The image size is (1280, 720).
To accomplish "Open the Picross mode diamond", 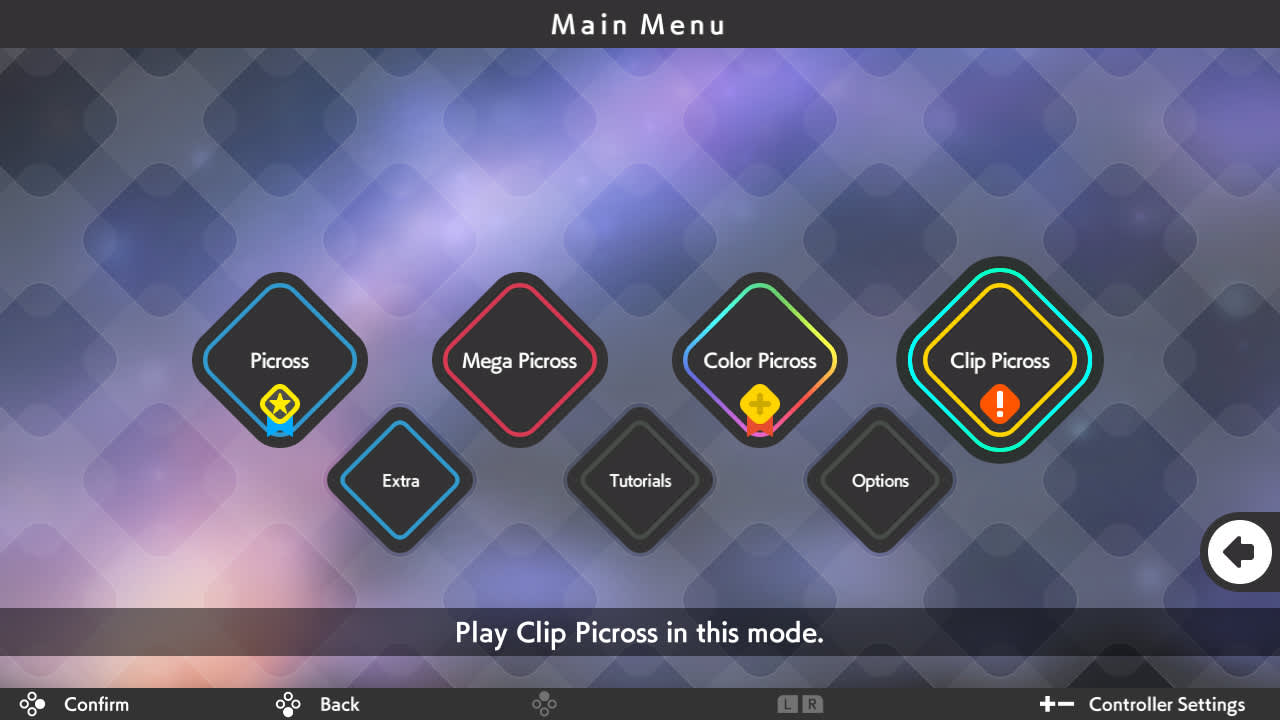I will pos(279,361).
